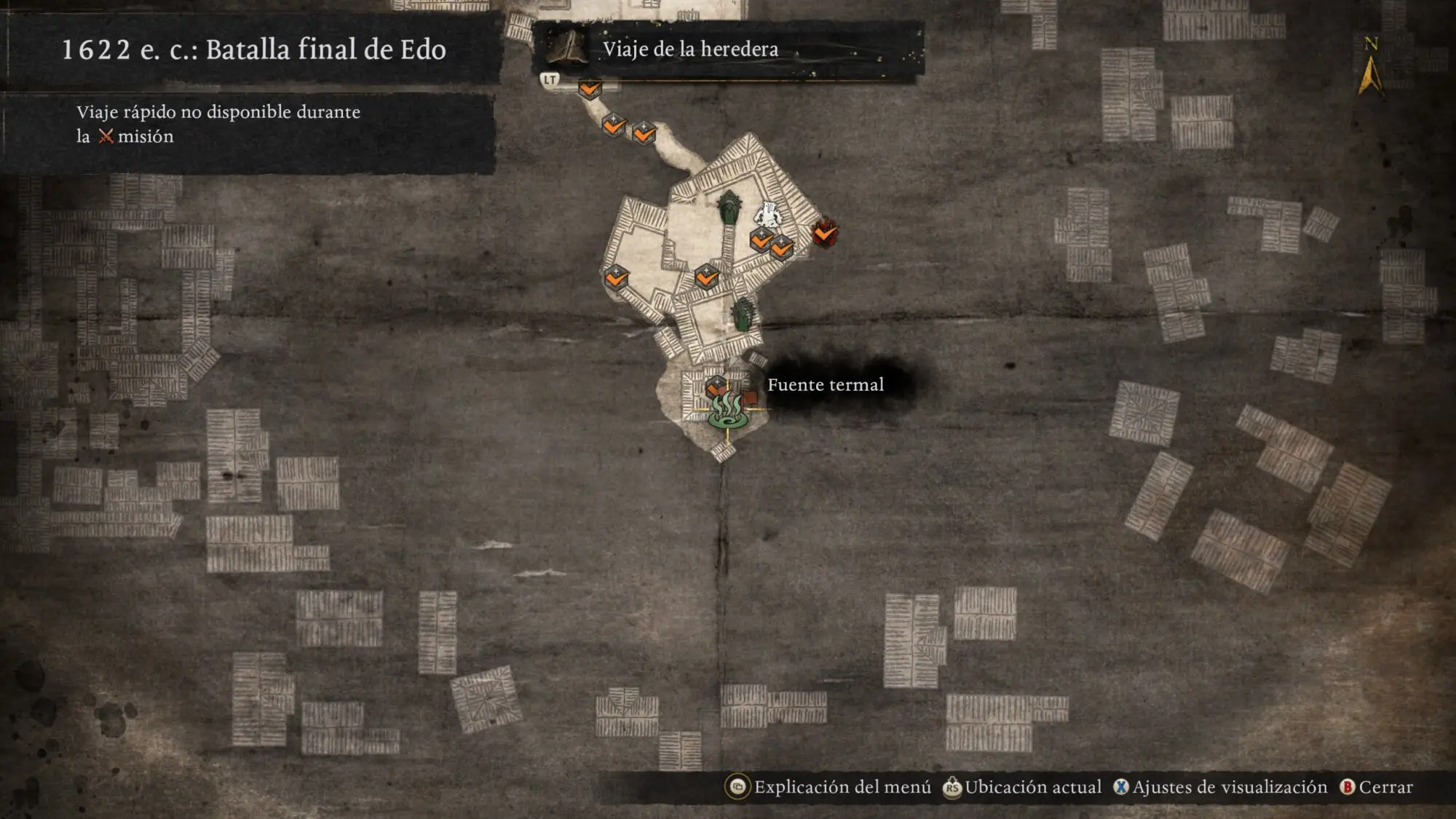
Task: Select the white armored figure map marker
Action: coord(768,214)
